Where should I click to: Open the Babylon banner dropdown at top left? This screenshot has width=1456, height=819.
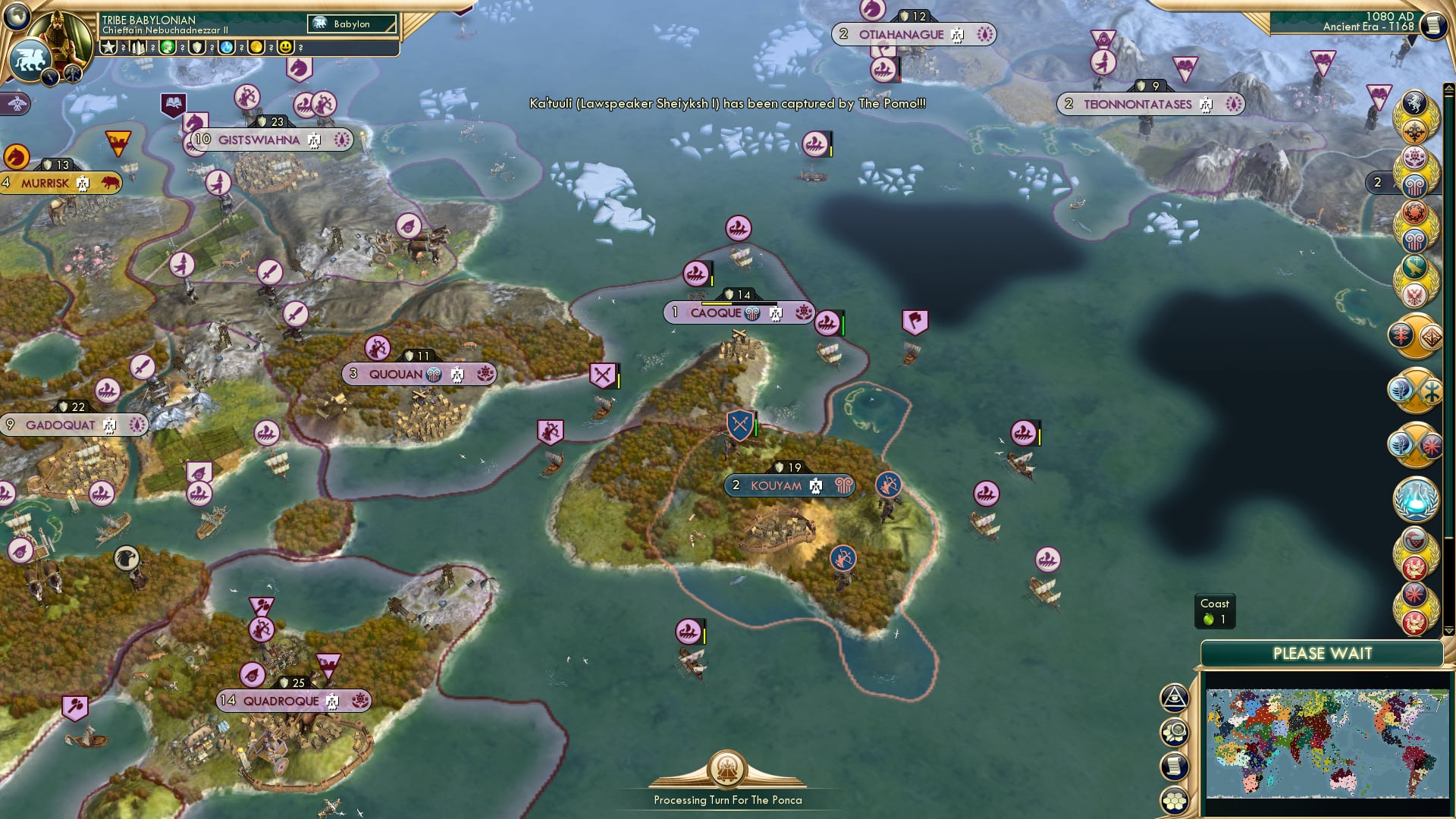pyautogui.click(x=350, y=24)
